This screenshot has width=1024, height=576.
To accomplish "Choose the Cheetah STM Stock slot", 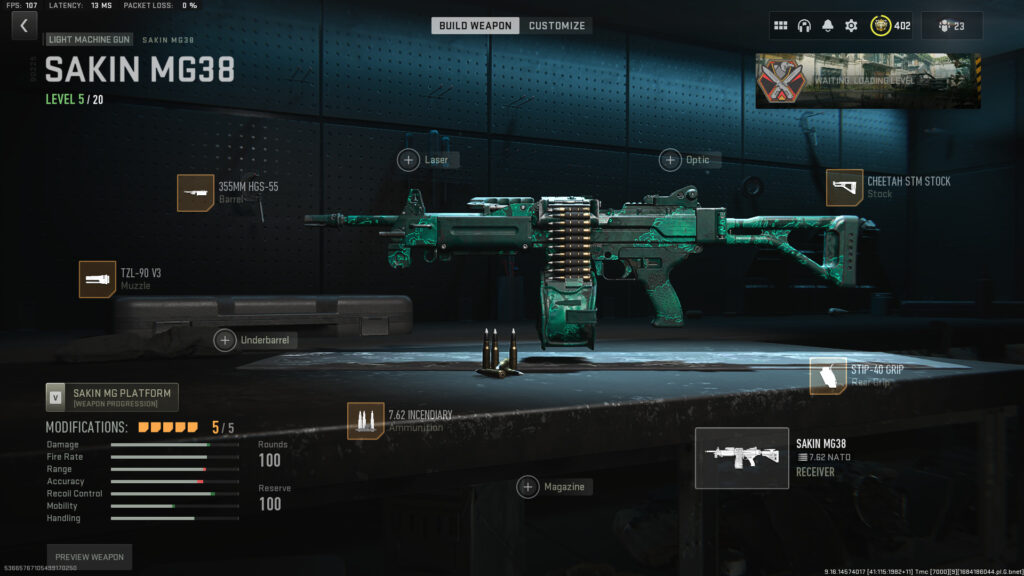I will [x=844, y=187].
